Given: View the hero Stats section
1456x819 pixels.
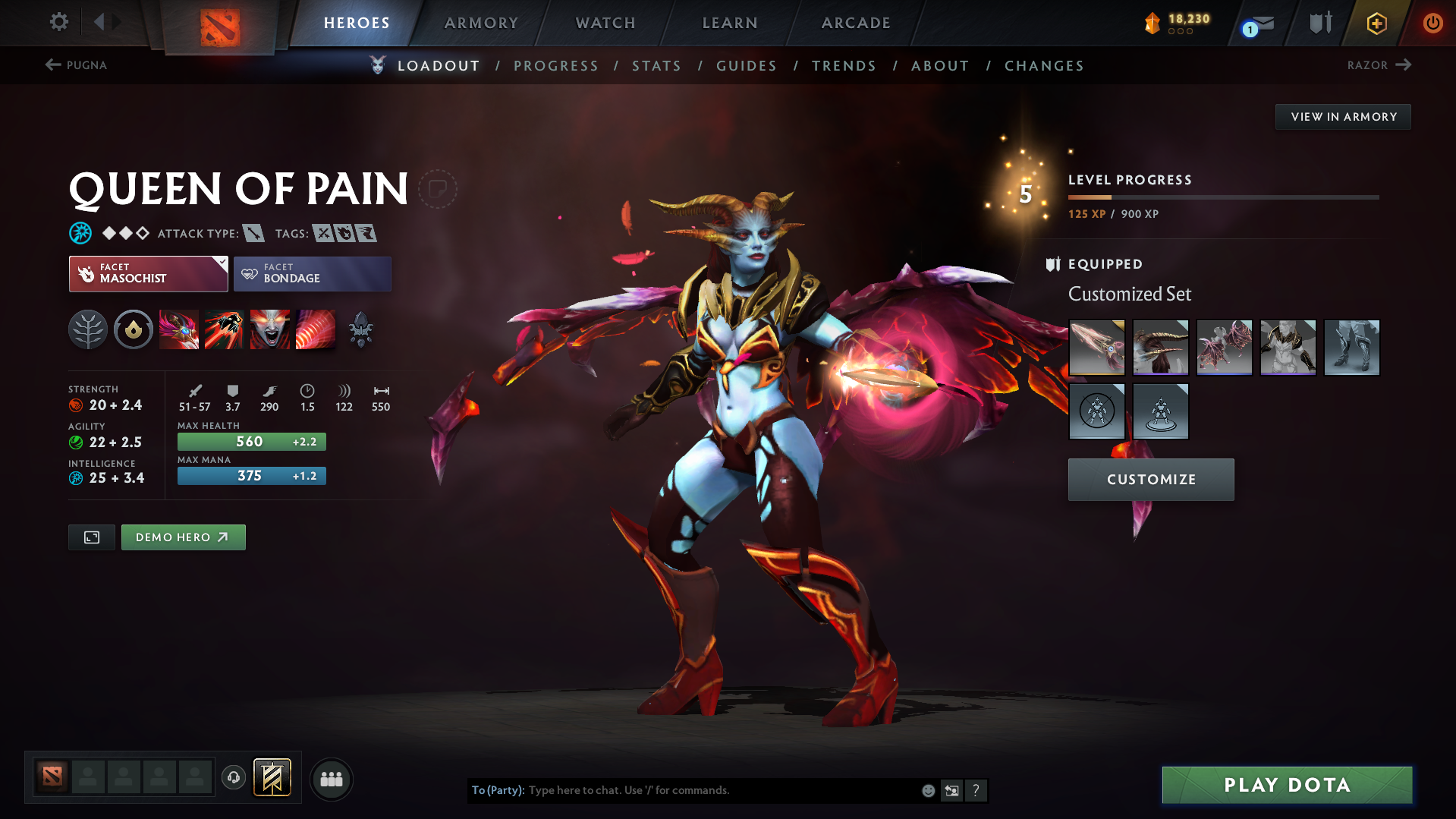Looking at the screenshot, I should pos(656,66).
